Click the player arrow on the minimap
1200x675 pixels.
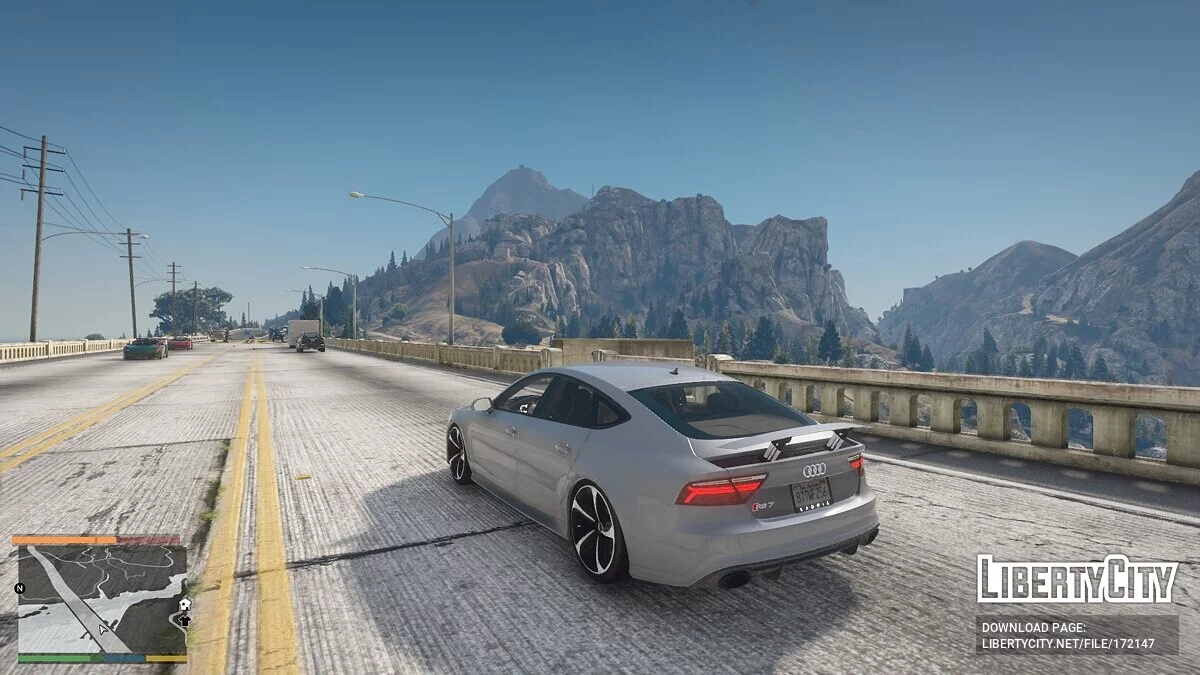coord(103,630)
